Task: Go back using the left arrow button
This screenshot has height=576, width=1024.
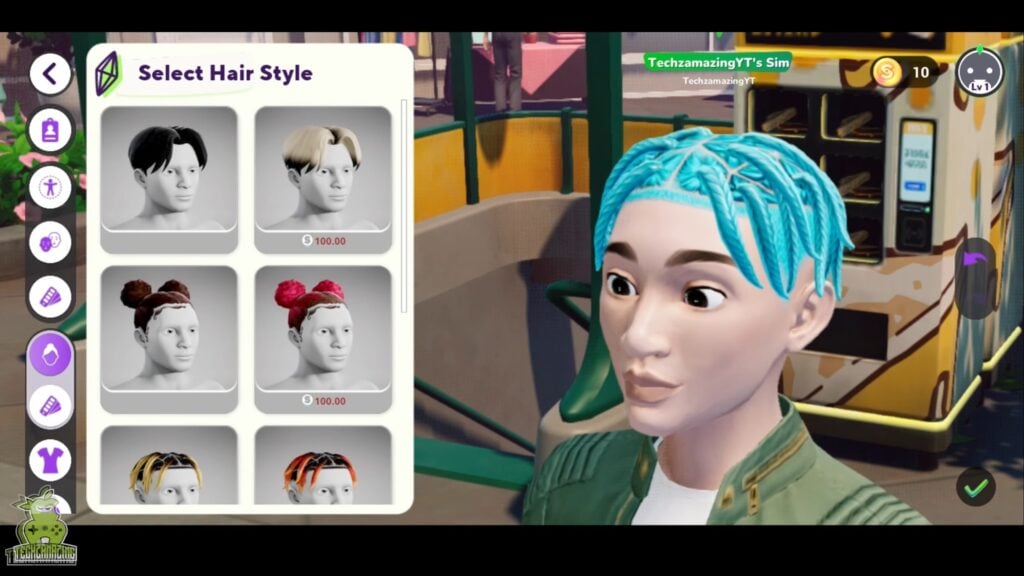Action: 50,73
